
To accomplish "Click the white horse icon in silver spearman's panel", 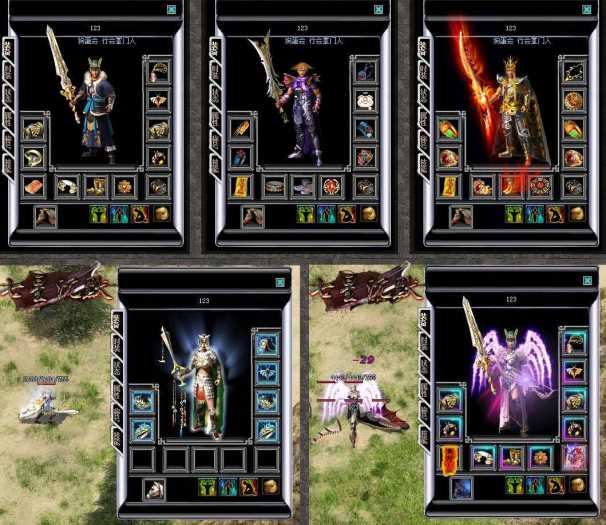I will pyautogui.click(x=154, y=489).
